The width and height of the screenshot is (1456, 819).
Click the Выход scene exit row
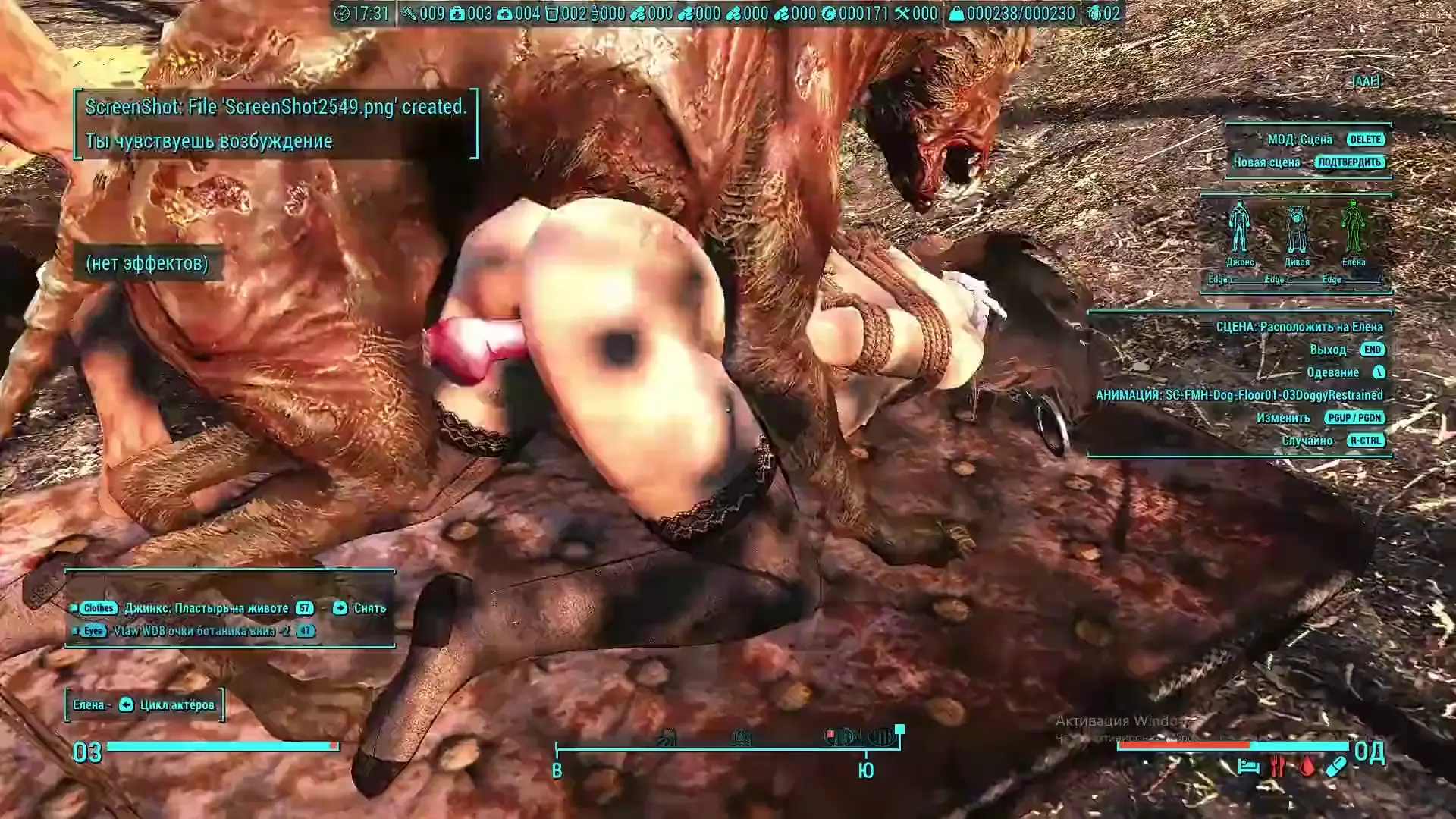(1373, 350)
